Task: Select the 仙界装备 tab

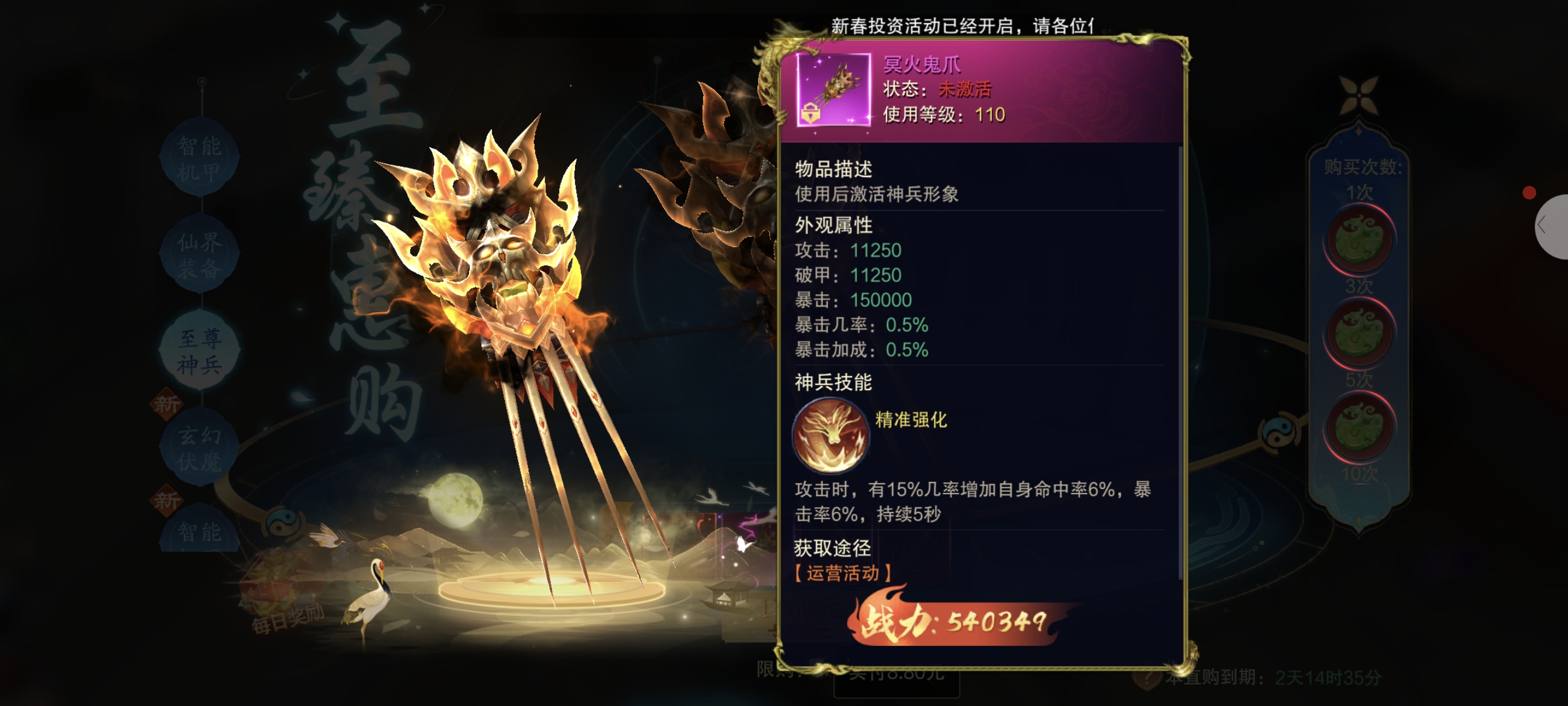Action: click(x=200, y=254)
